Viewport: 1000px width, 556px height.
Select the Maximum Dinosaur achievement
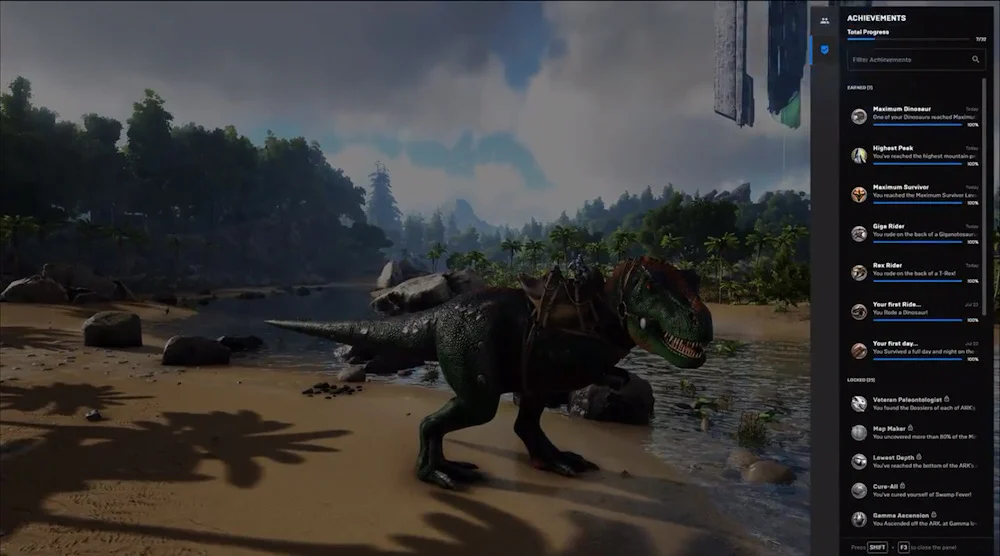point(915,116)
